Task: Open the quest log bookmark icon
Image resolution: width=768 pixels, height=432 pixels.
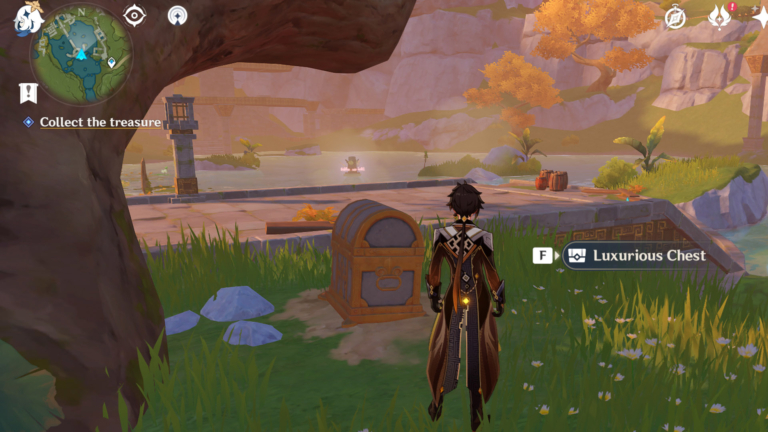Action: tap(28, 92)
